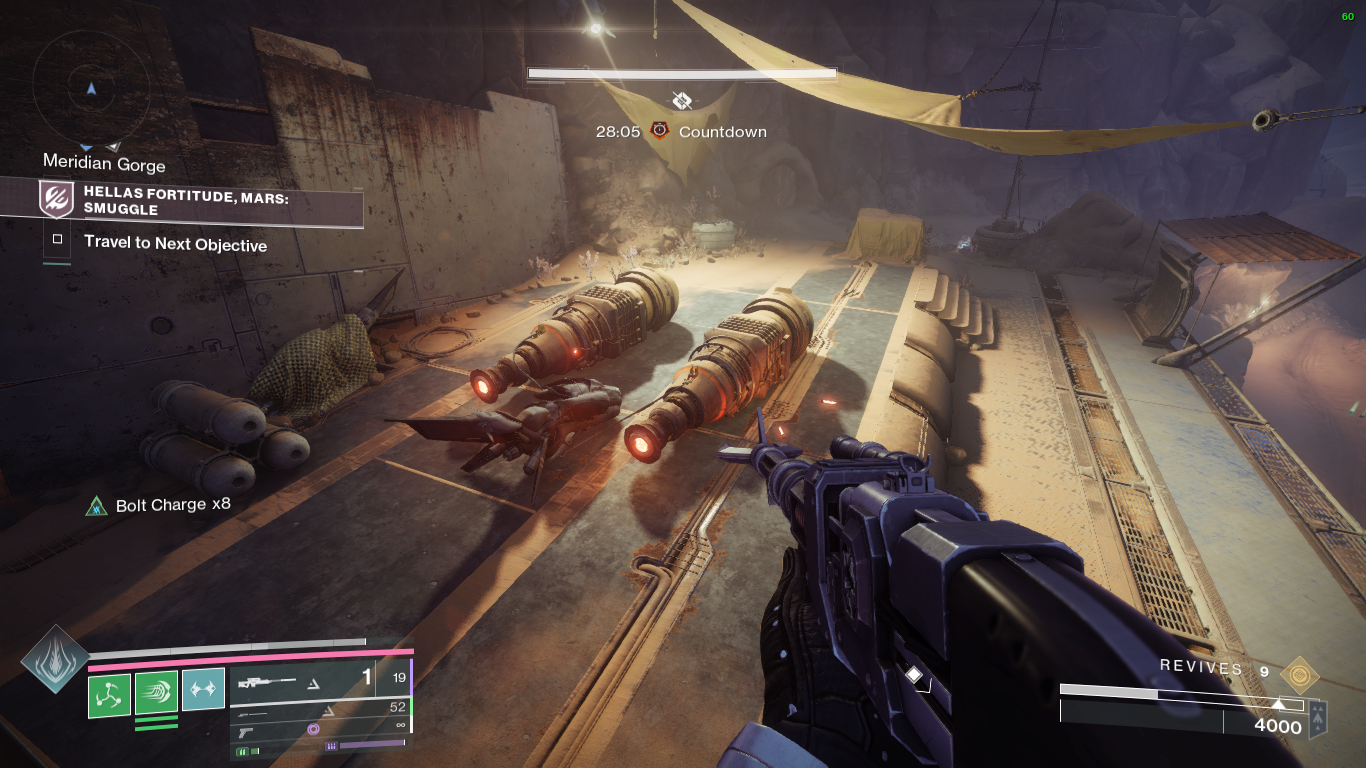Activate the diamond super ability icon

tap(56, 659)
